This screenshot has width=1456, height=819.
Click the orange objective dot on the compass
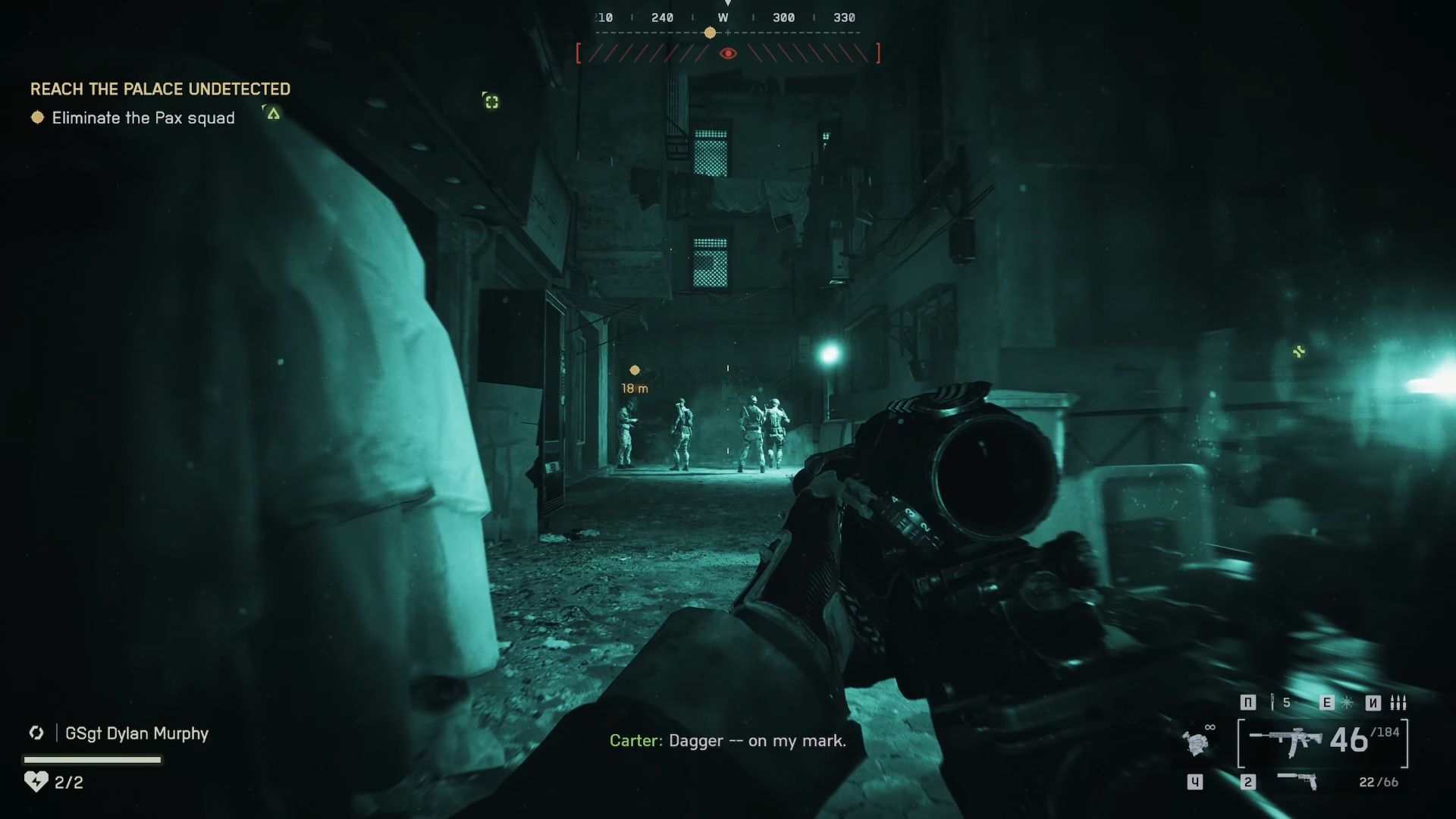(x=710, y=33)
